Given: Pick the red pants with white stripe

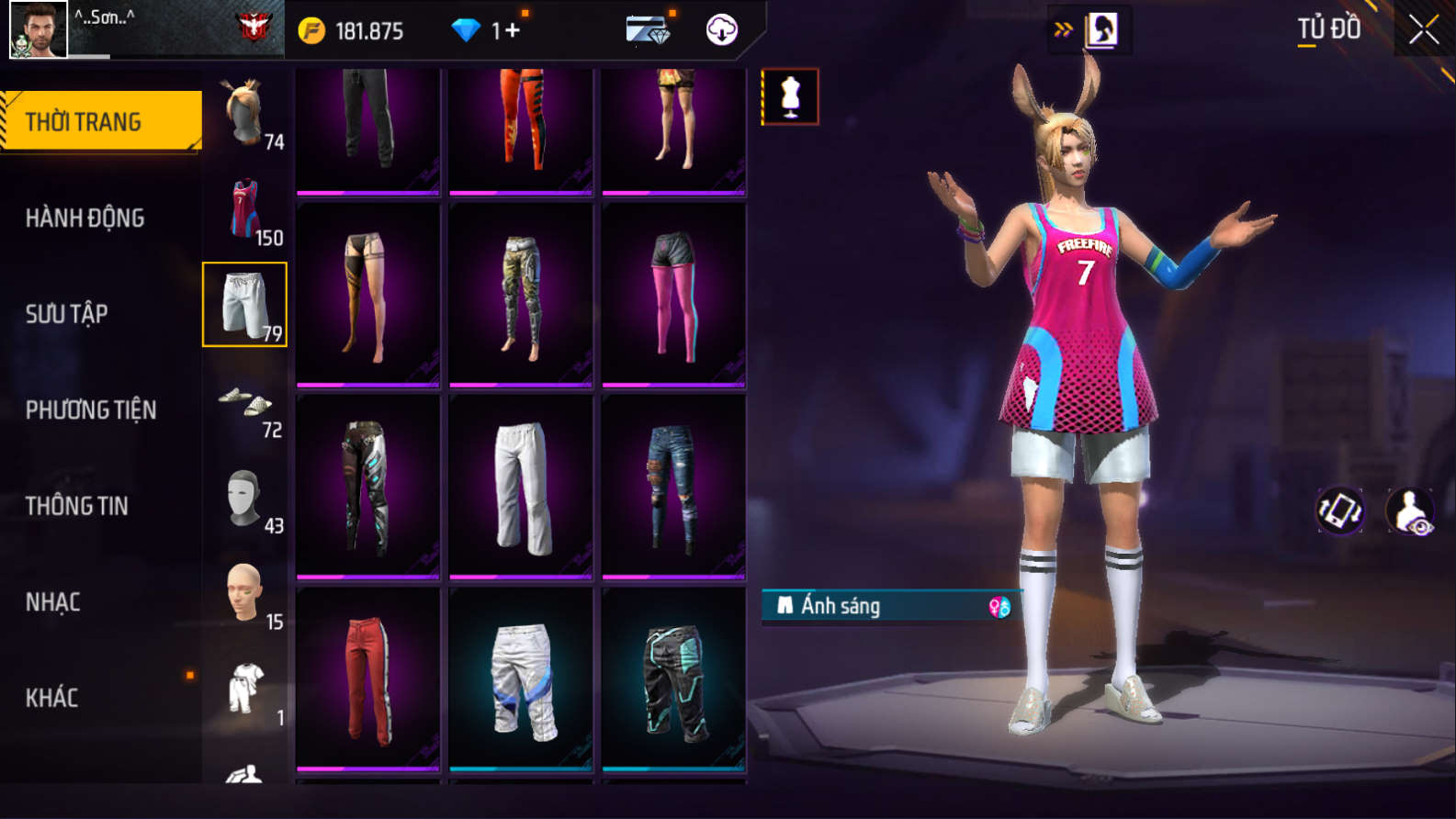Looking at the screenshot, I should 368,679.
